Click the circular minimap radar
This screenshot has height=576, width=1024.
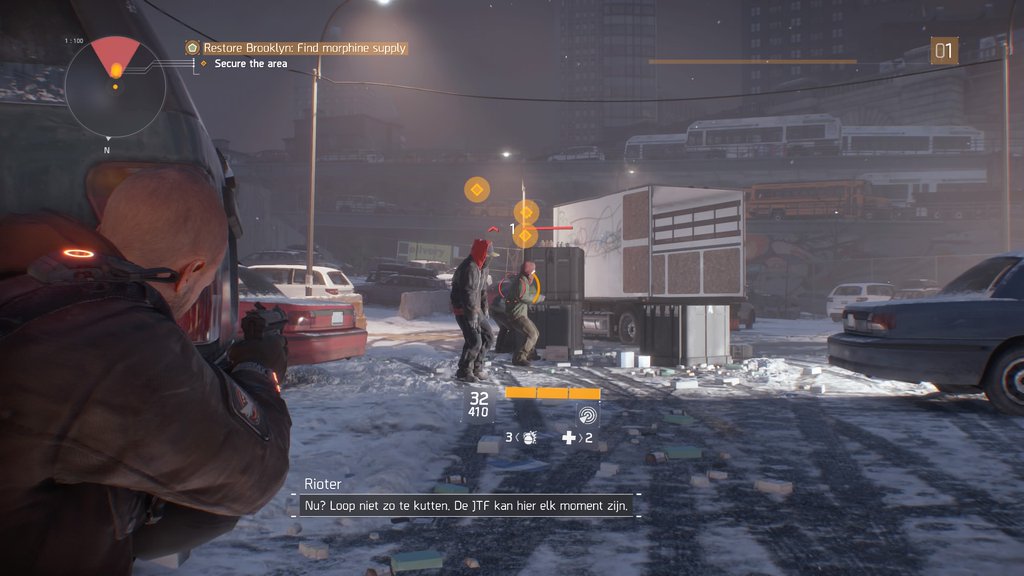point(115,87)
